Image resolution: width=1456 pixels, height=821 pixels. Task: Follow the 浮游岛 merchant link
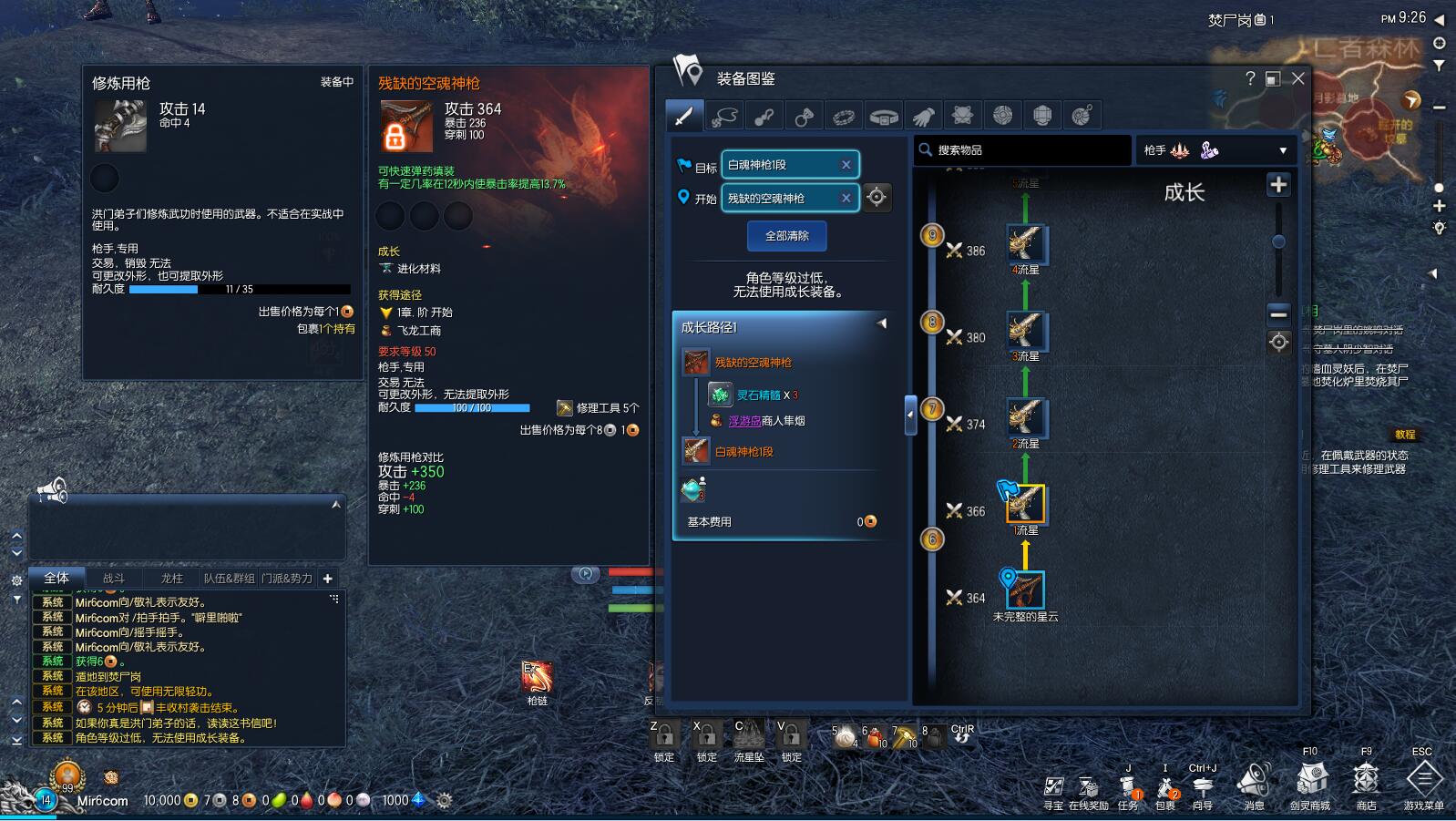743,421
